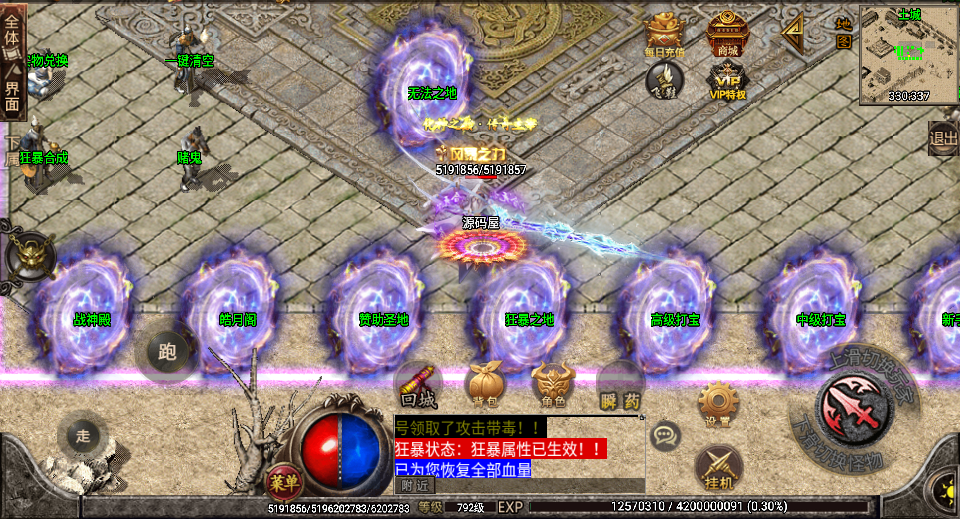Use the 飞鞋 flying shoes icon
Image resolution: width=960 pixels, height=519 pixels.
tap(664, 79)
